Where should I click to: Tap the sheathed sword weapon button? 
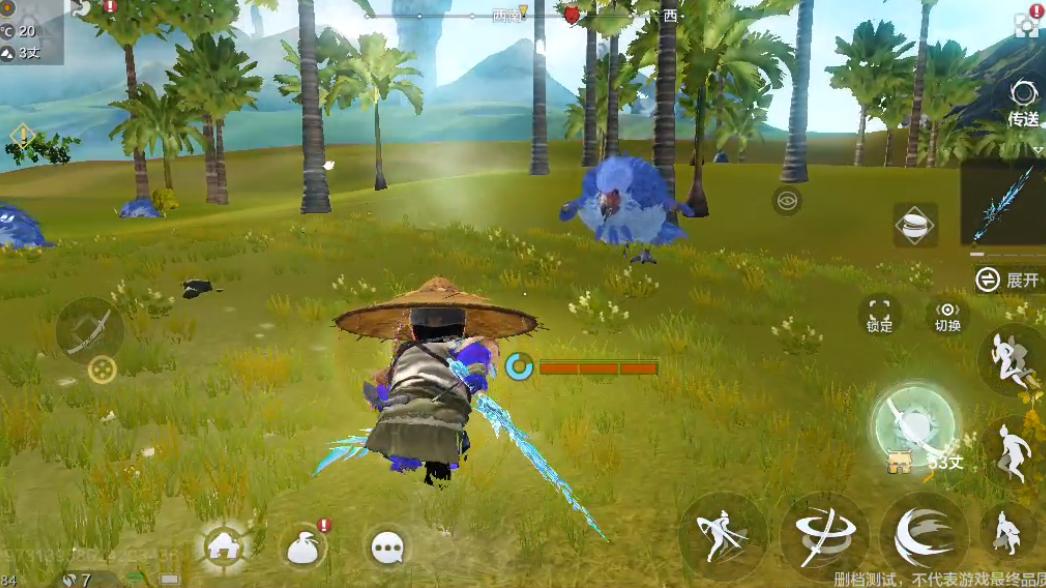tap(89, 328)
